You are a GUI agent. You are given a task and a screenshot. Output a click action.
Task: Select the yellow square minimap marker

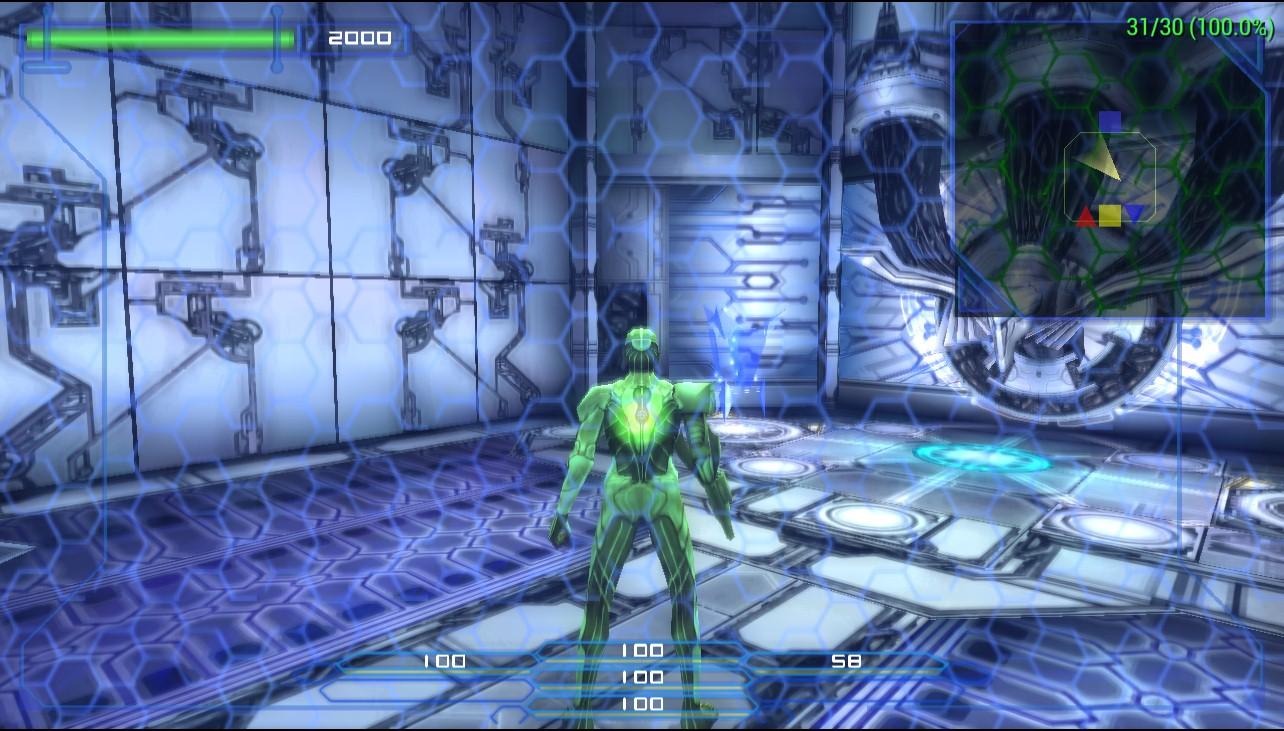[1110, 215]
